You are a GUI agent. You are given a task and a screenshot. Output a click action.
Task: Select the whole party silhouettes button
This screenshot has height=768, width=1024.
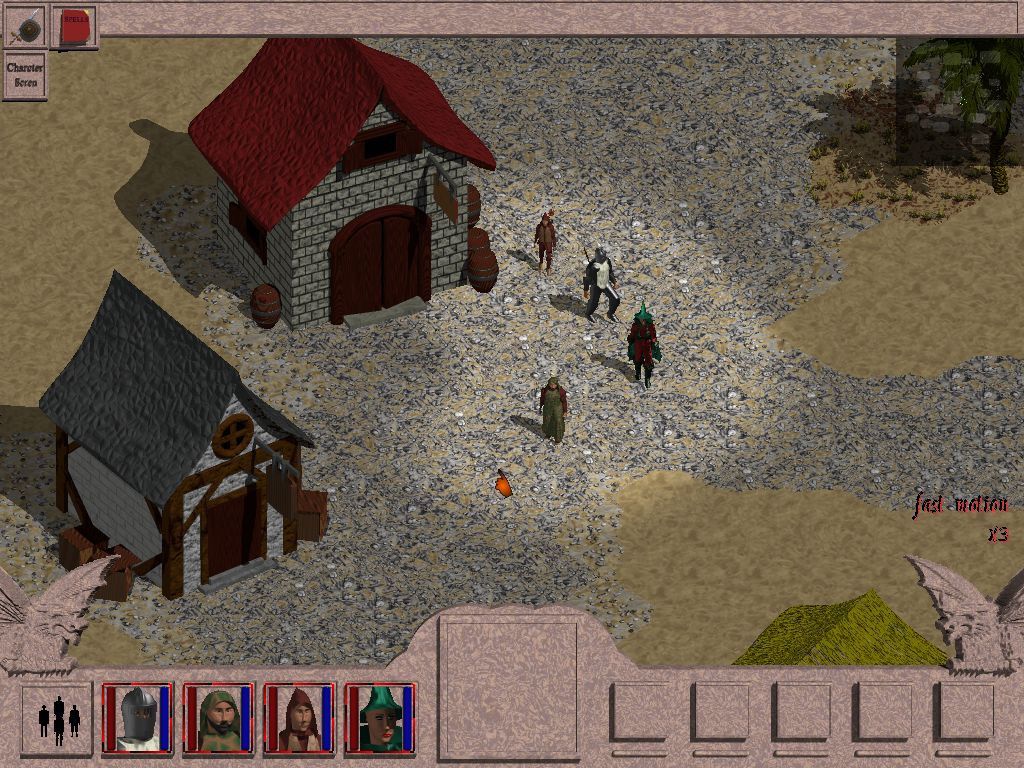coord(58,717)
